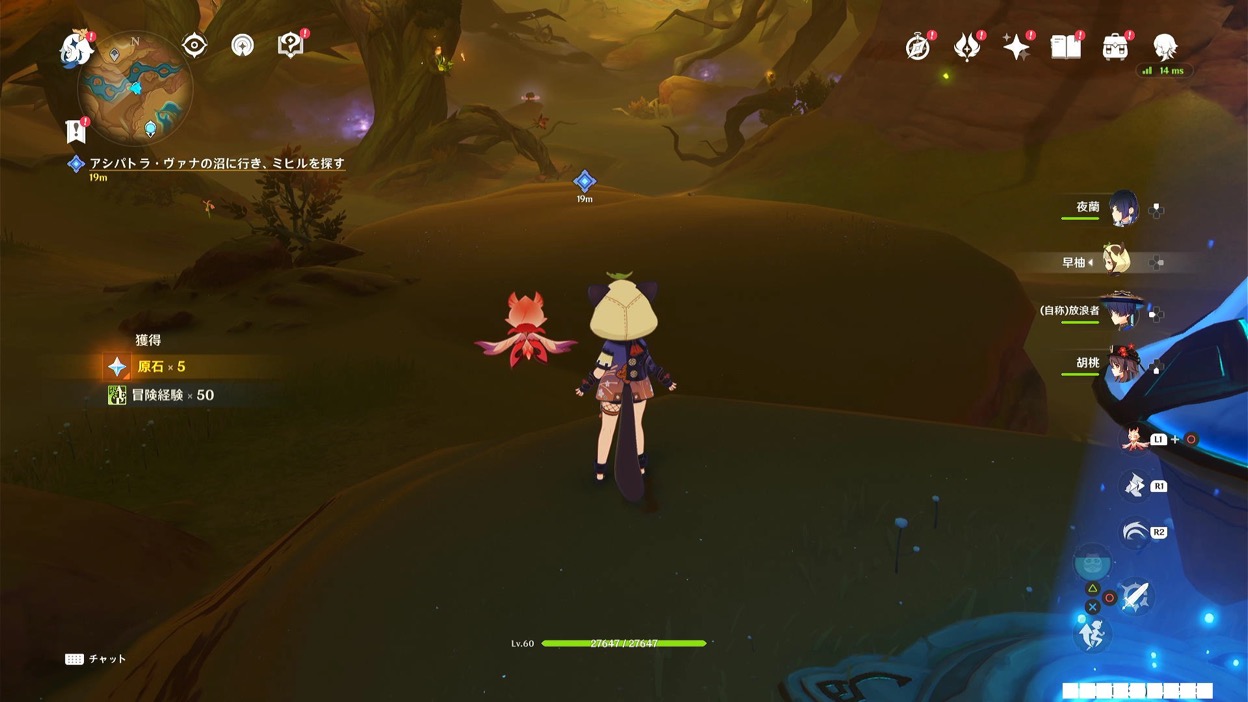Switch to party member 夜蘭
Image resolution: width=1248 pixels, height=702 pixels.
tap(1122, 208)
